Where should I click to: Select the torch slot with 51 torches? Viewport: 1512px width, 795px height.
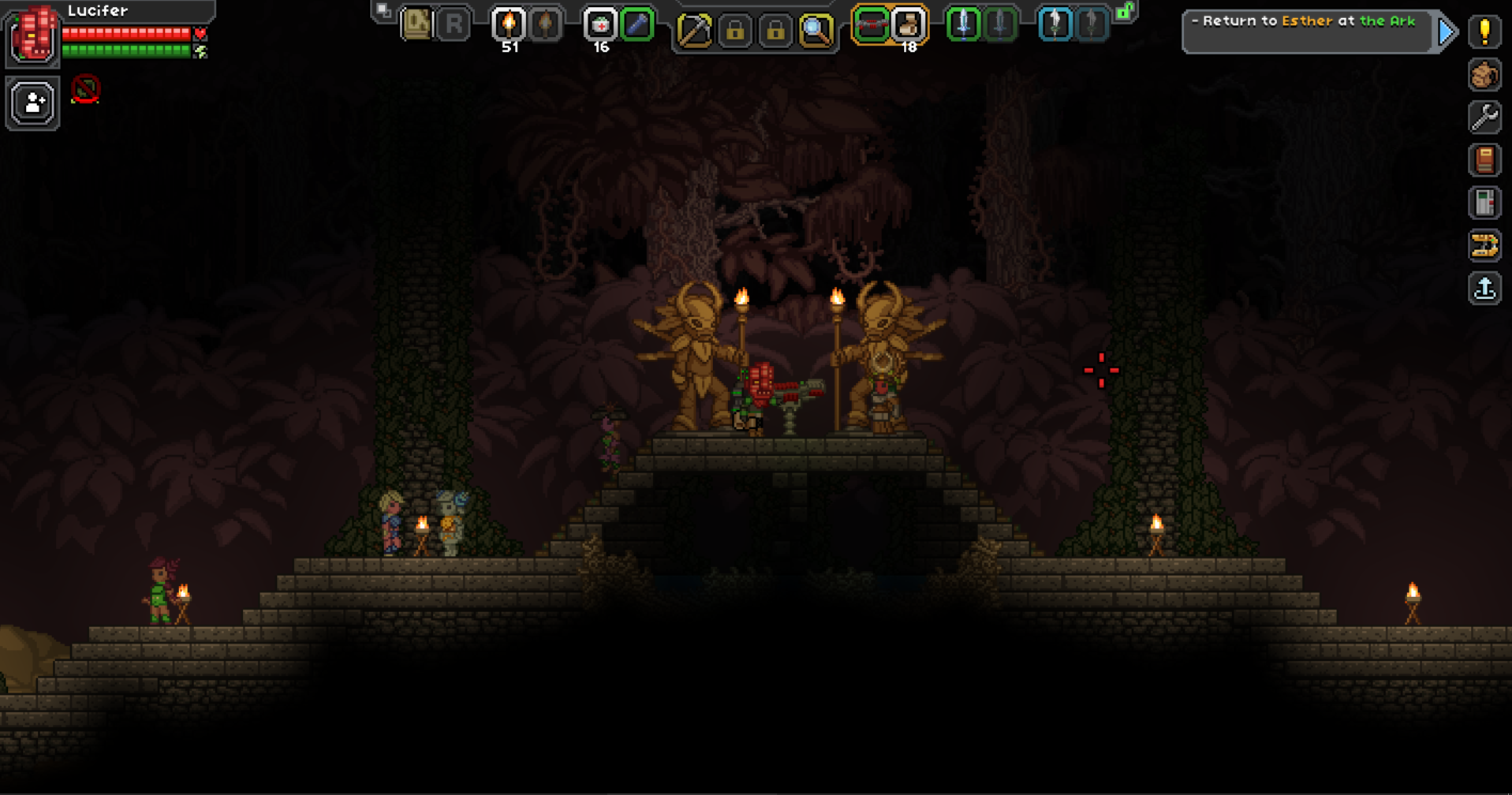coord(509,24)
